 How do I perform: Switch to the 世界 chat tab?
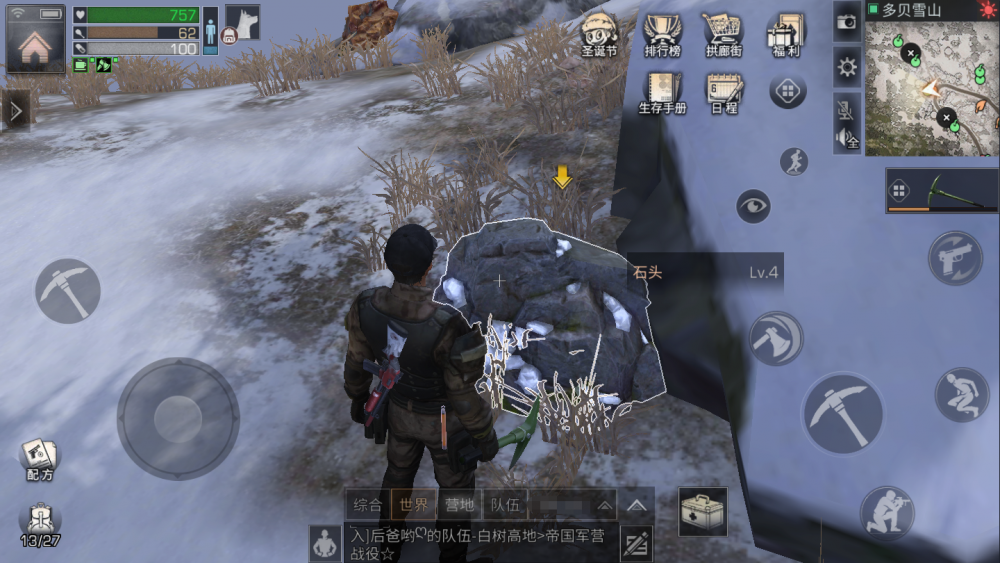413,505
